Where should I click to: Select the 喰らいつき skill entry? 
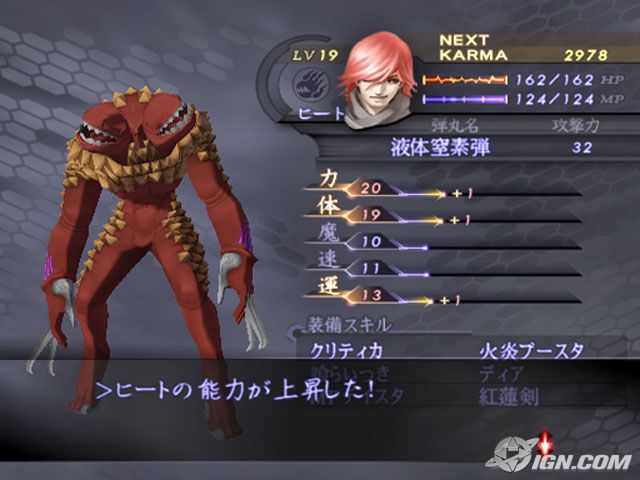point(346,374)
